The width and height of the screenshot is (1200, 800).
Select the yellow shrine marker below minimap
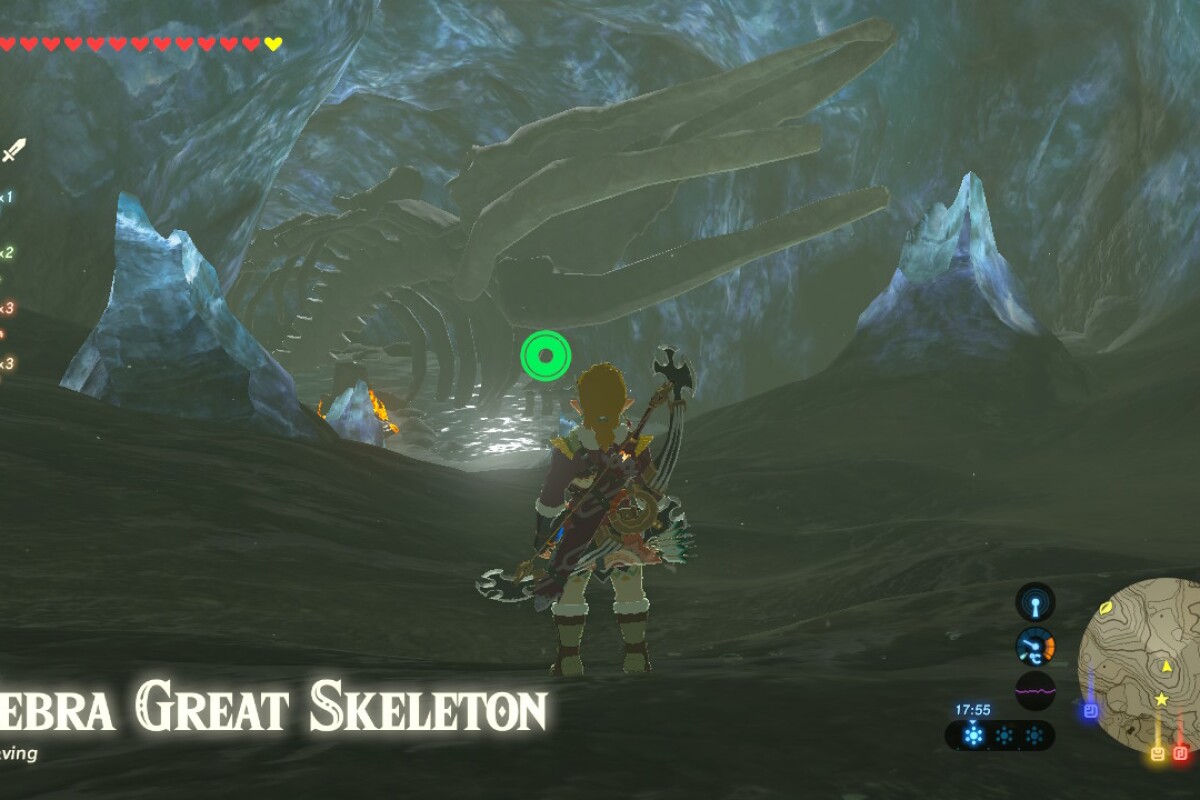(1158, 752)
